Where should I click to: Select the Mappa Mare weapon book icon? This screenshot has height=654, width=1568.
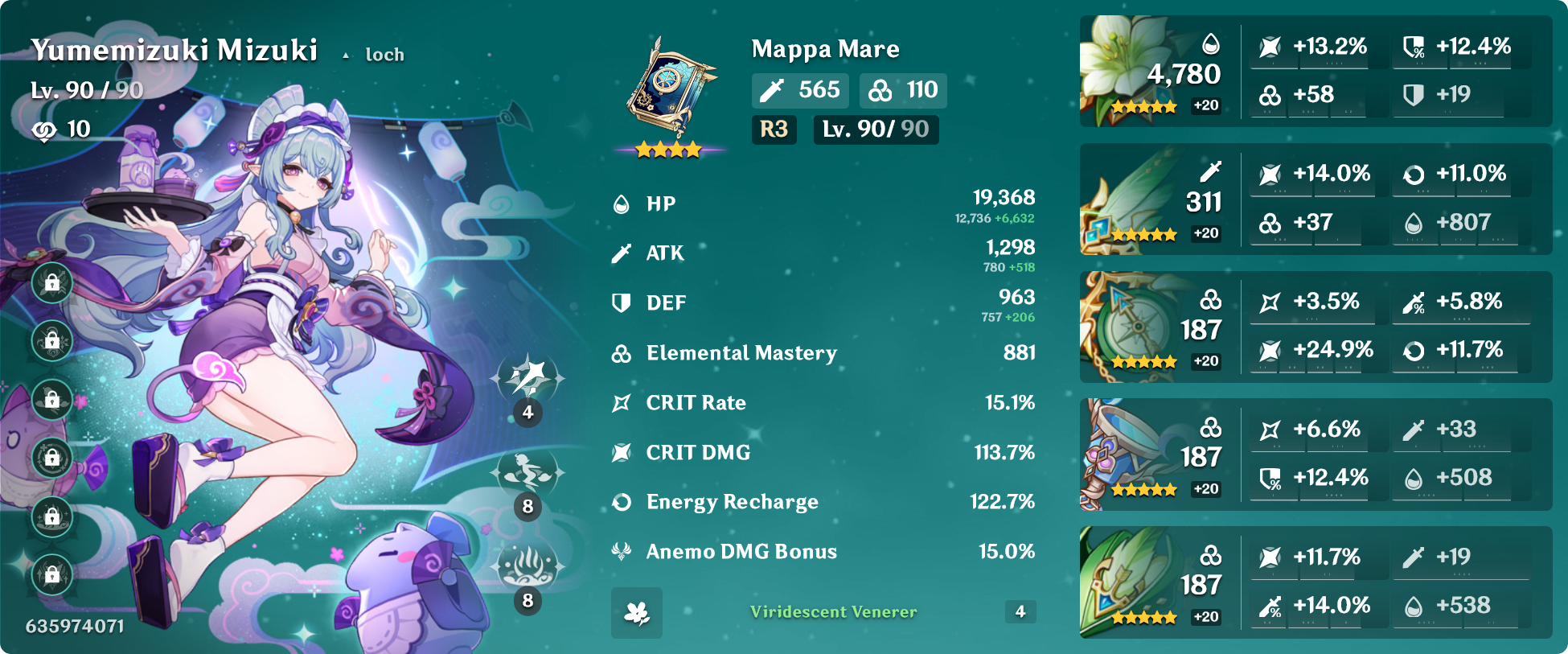pyautogui.click(x=669, y=88)
